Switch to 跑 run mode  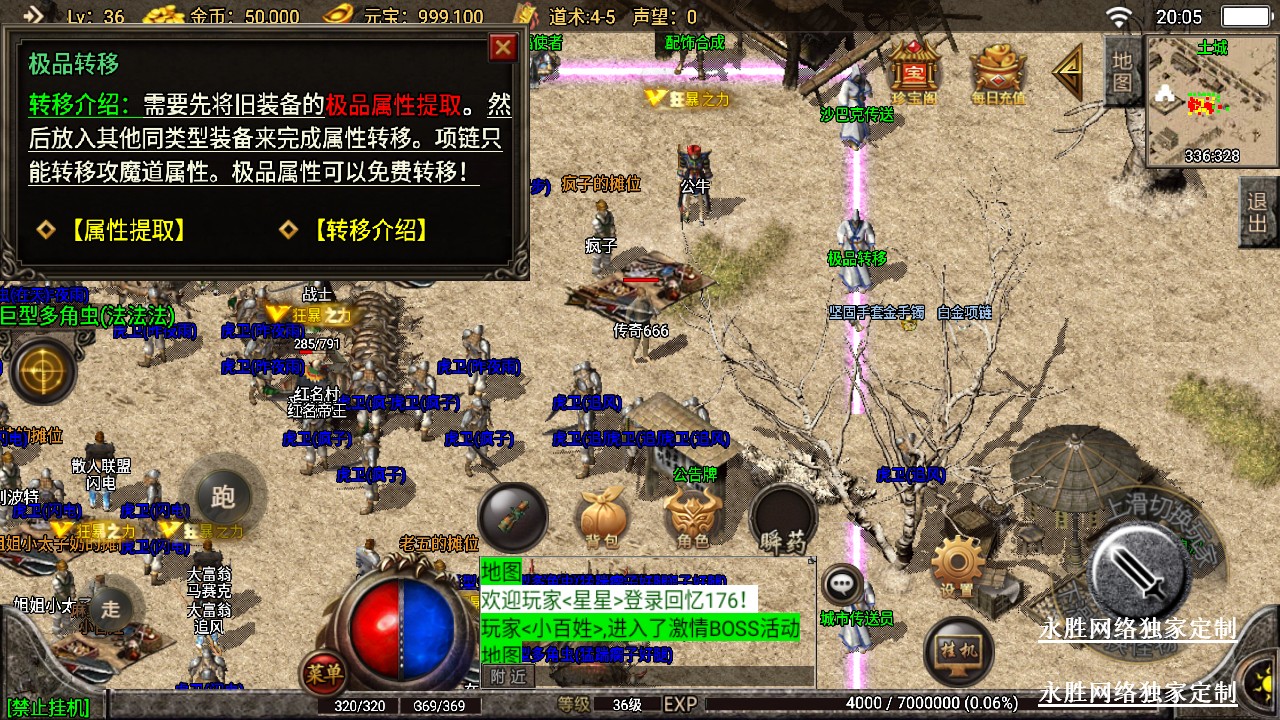point(223,497)
